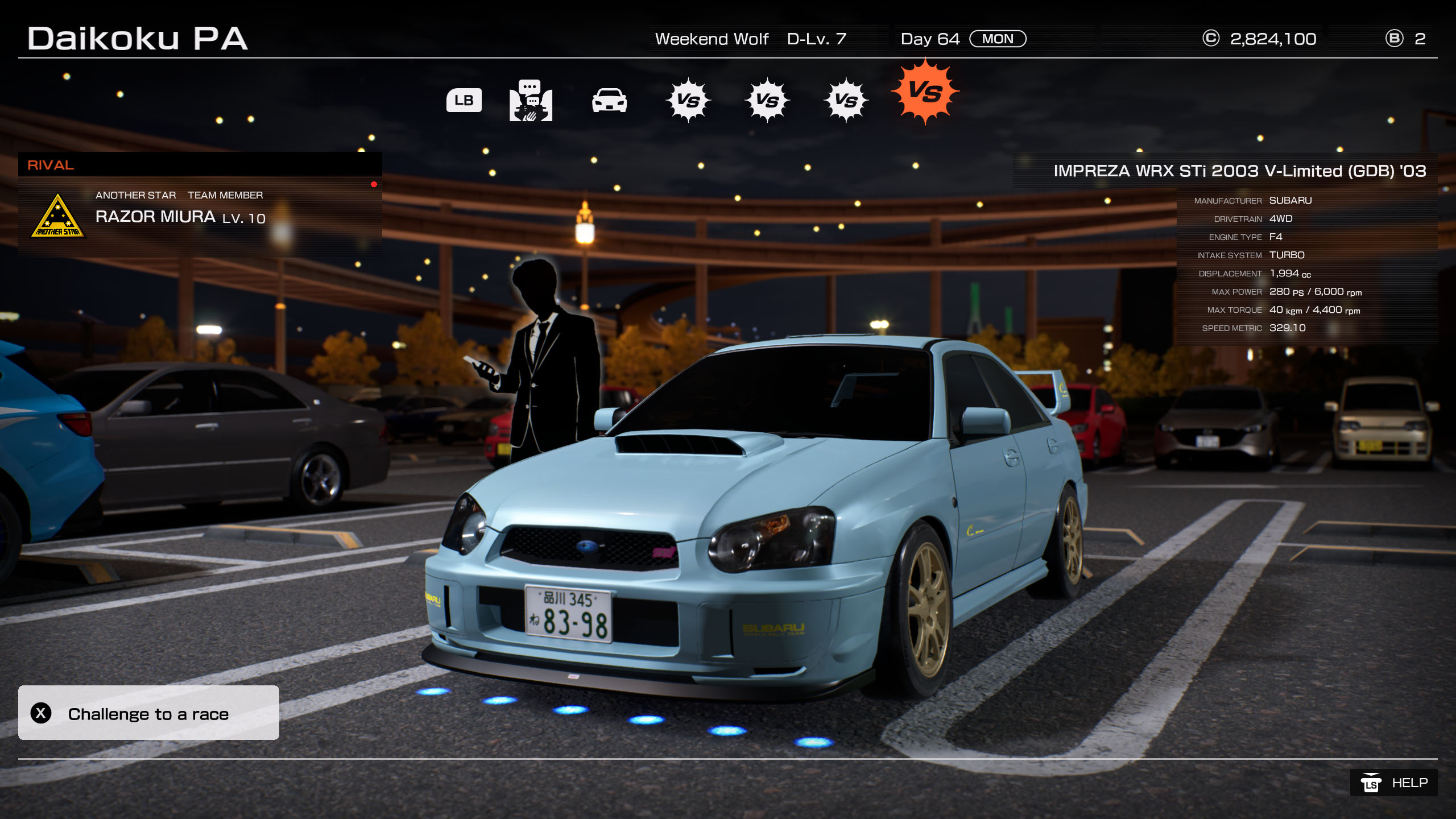Viewport: 1456px width, 819px height.
Task: Switch to the car icon tab
Action: click(x=609, y=101)
